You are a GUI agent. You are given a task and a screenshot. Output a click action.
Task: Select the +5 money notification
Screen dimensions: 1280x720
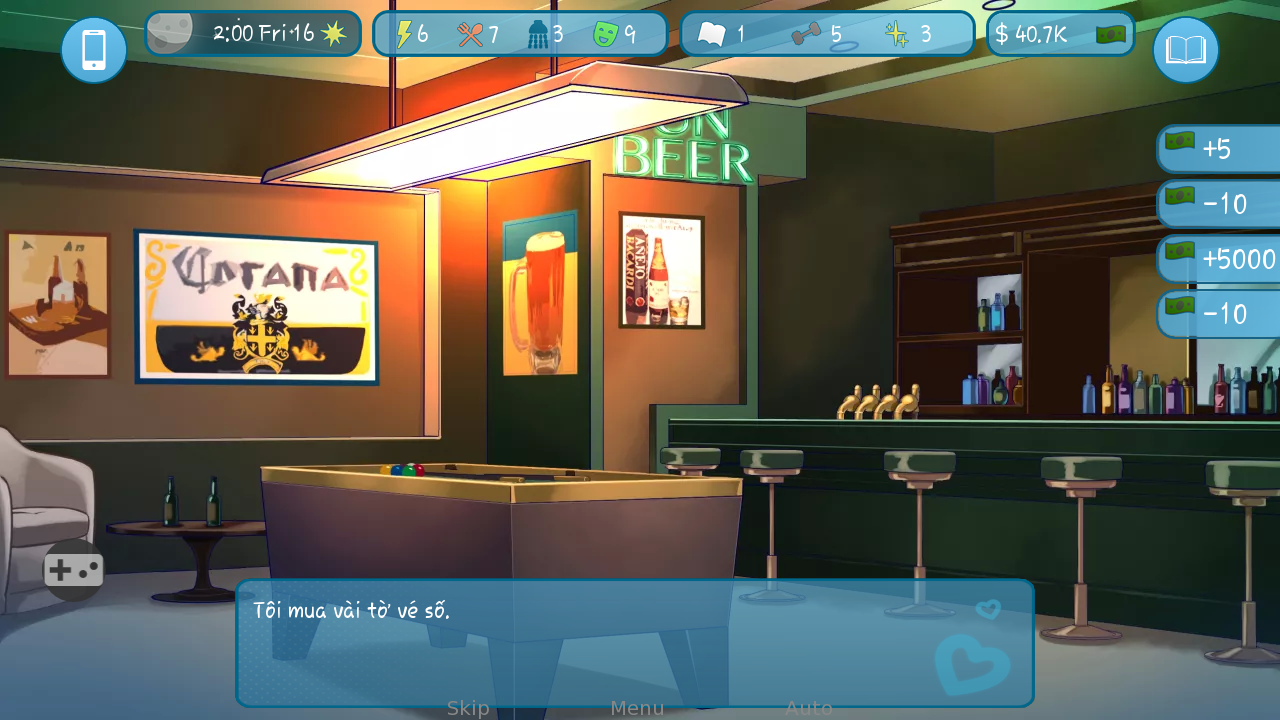[x=1220, y=149]
